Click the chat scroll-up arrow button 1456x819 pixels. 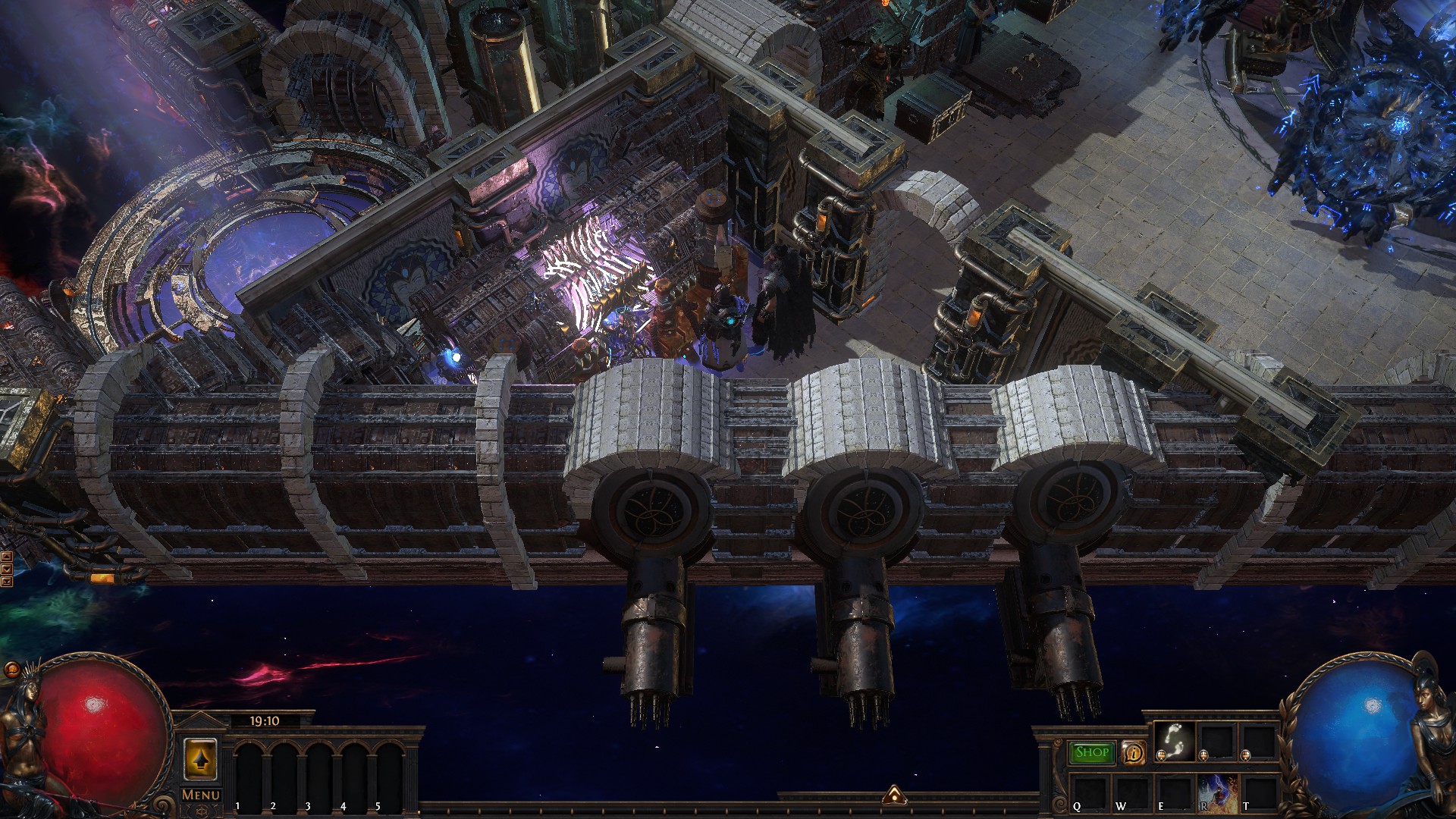pyautogui.click(x=6, y=557)
